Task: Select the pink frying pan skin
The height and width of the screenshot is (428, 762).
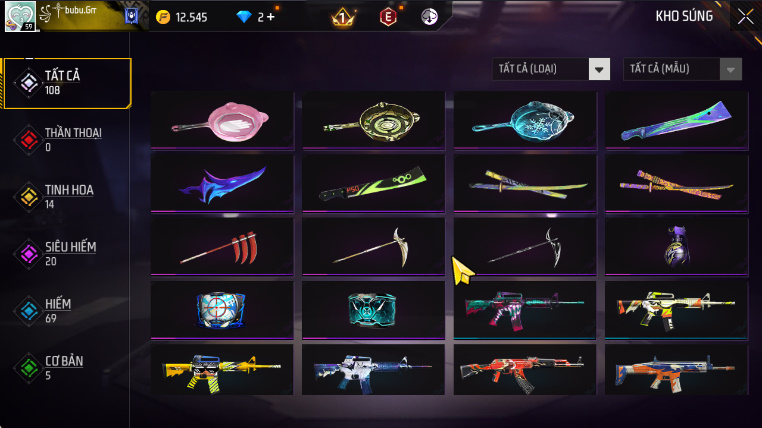Action: pyautogui.click(x=222, y=120)
